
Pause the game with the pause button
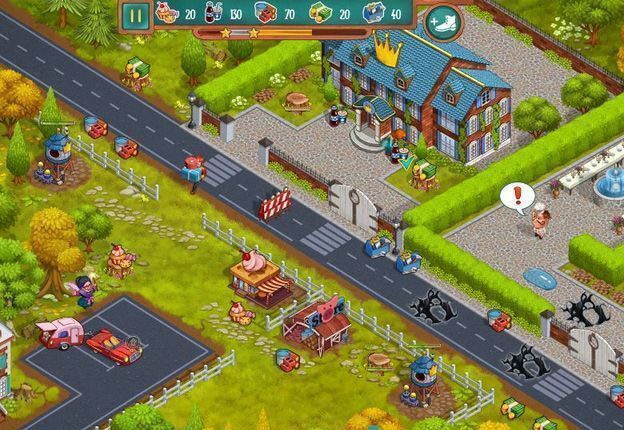pos(137,15)
